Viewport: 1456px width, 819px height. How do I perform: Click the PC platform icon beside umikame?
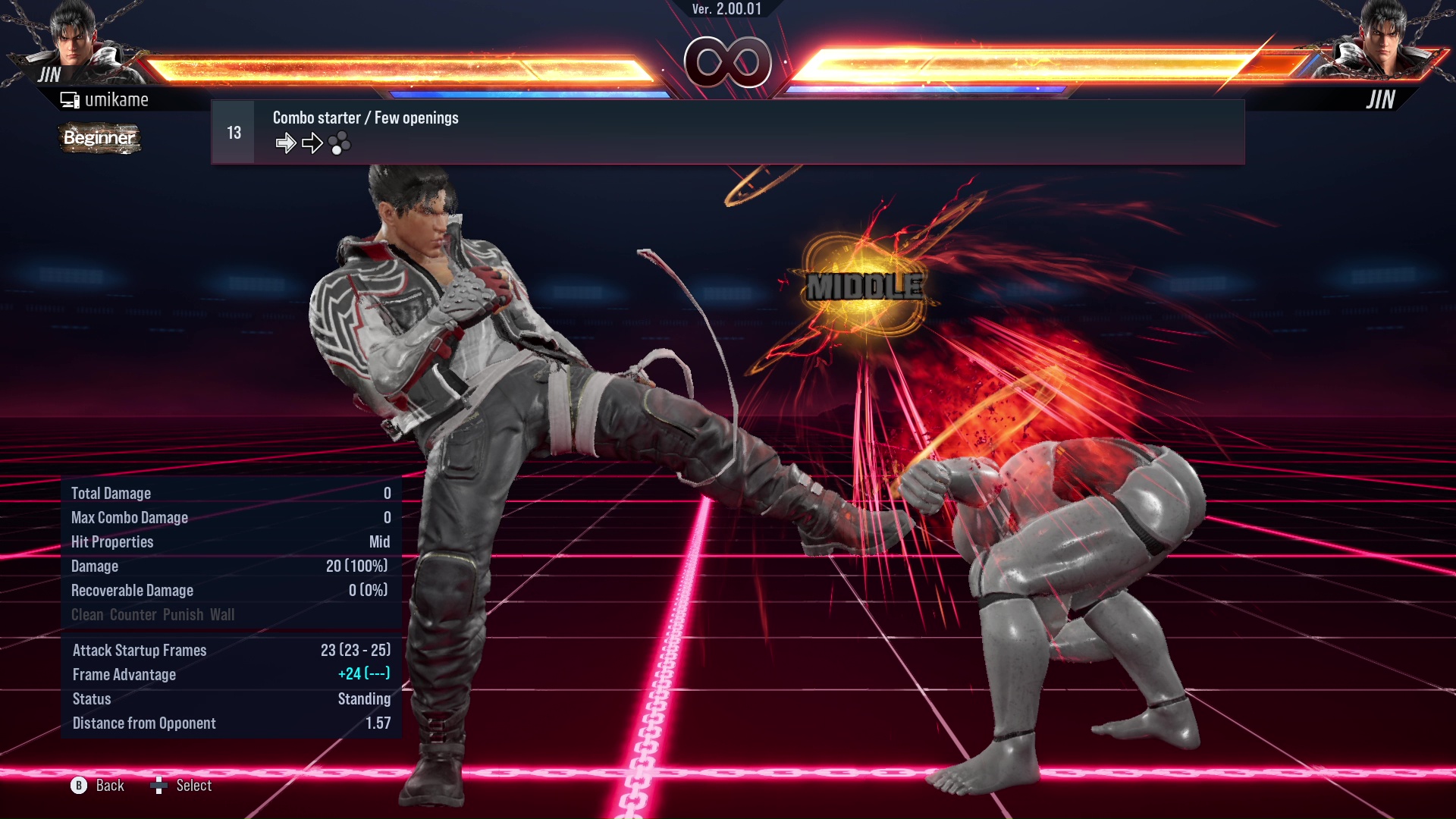pyautogui.click(x=69, y=99)
